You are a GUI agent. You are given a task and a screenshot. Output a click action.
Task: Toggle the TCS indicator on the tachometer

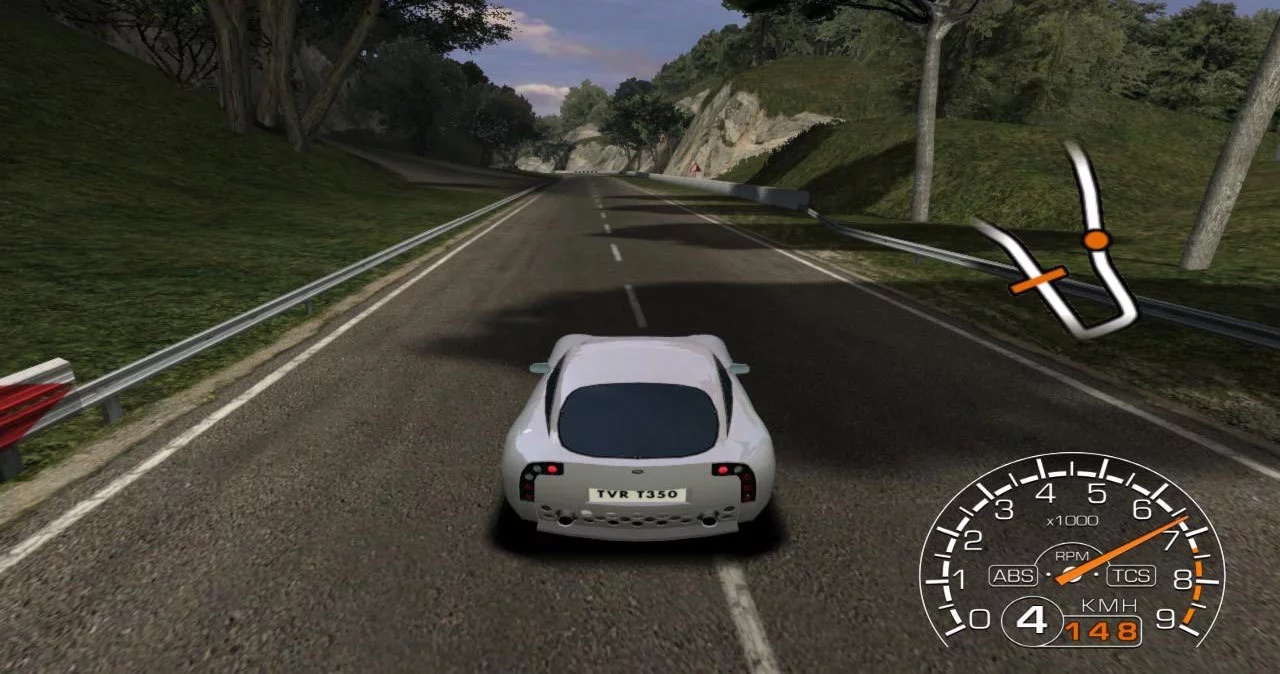point(1131,576)
